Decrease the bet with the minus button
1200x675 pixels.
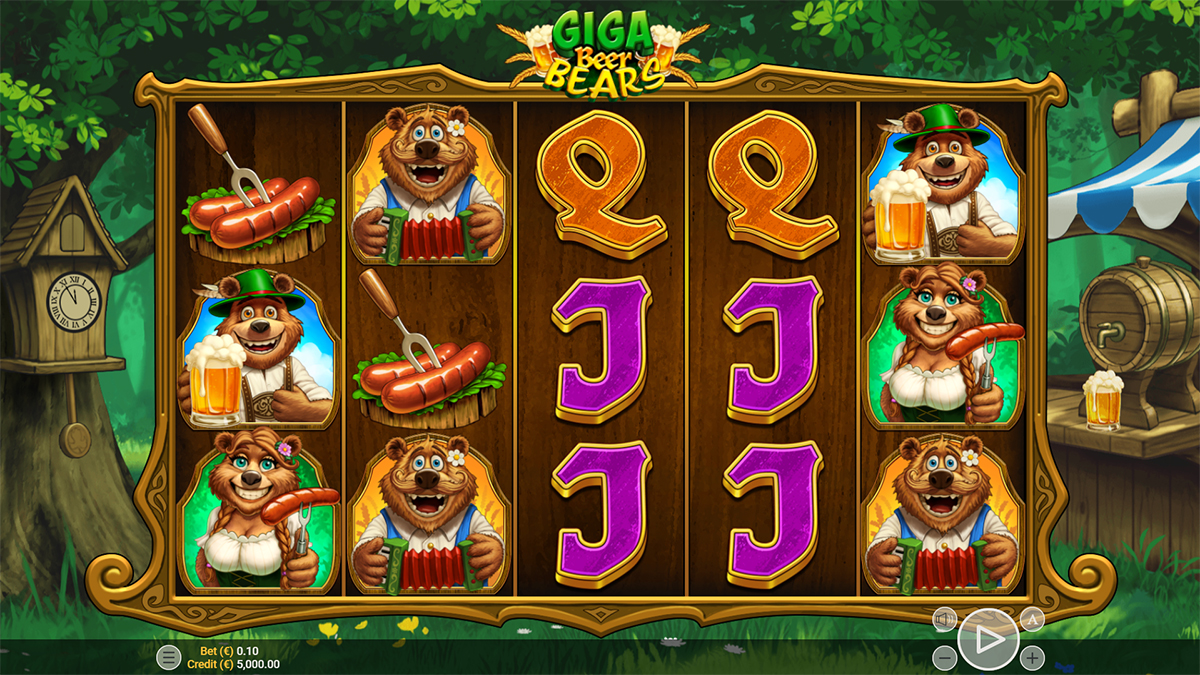[944, 657]
